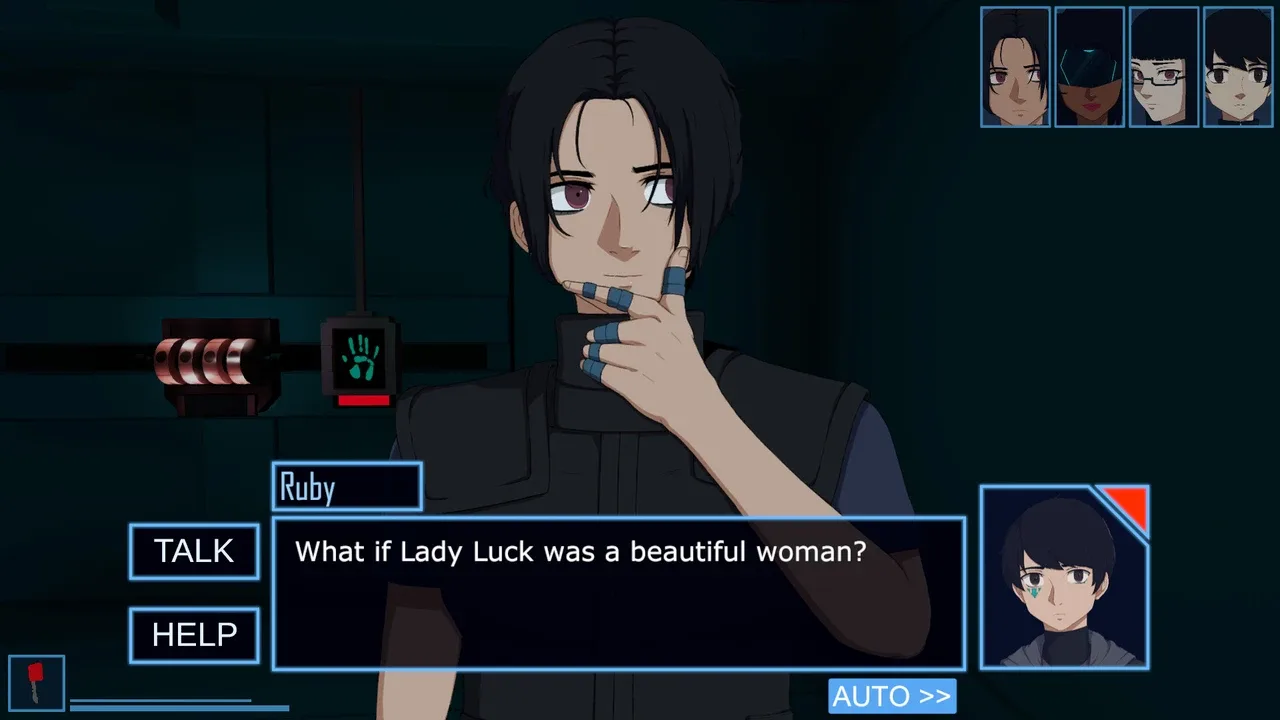Pick the portrait wearing glasses
Screen dimensions: 1280x720
(x=1163, y=67)
